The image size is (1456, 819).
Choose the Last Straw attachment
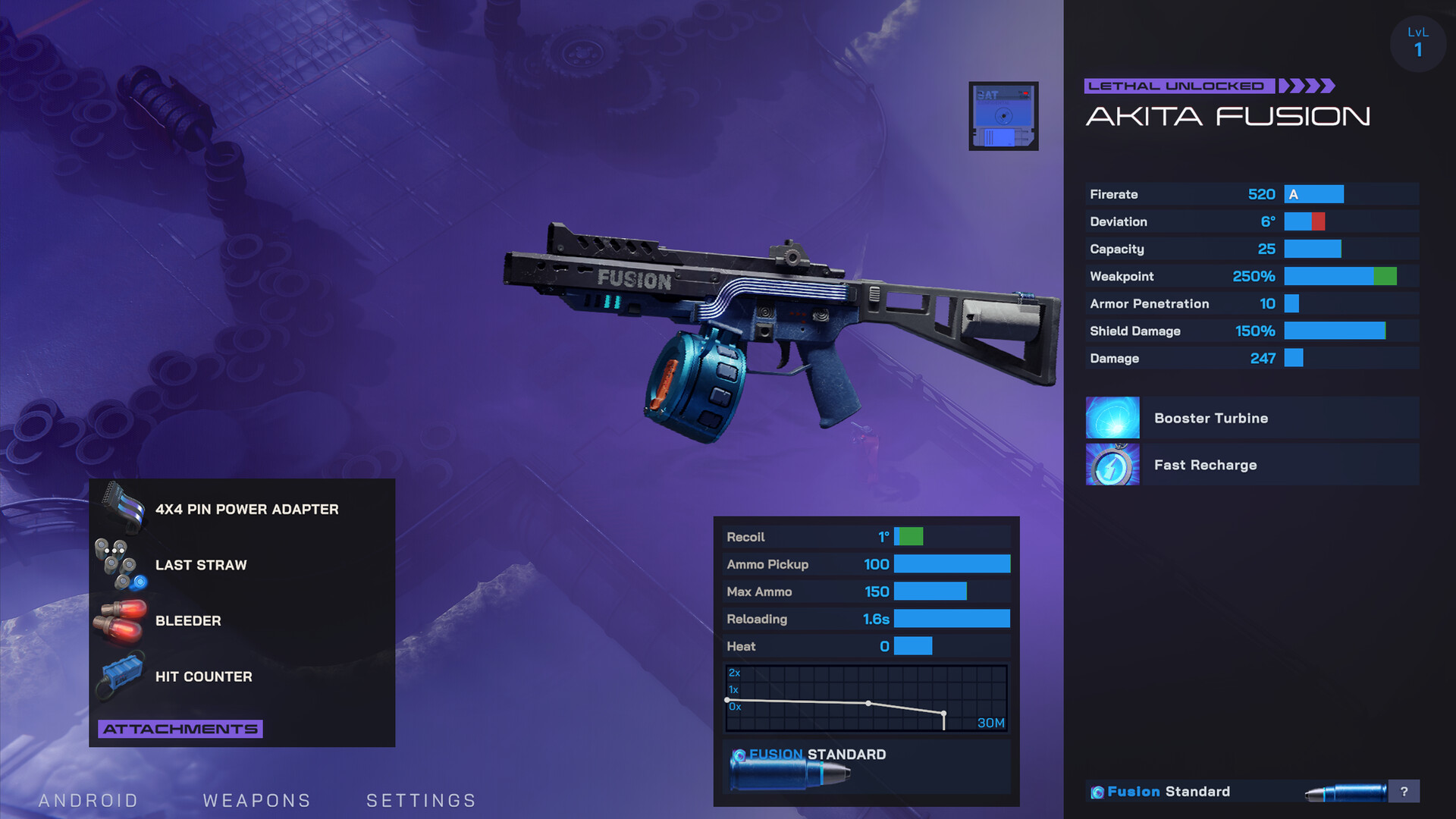tap(200, 565)
